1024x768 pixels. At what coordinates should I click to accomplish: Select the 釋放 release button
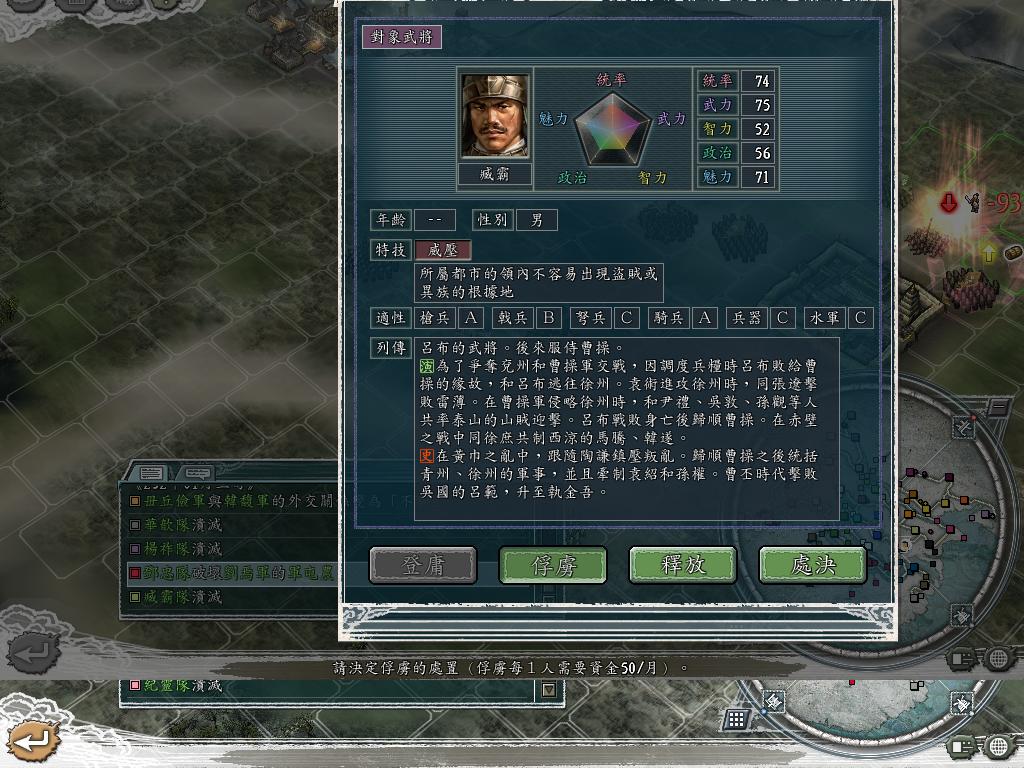click(x=683, y=565)
